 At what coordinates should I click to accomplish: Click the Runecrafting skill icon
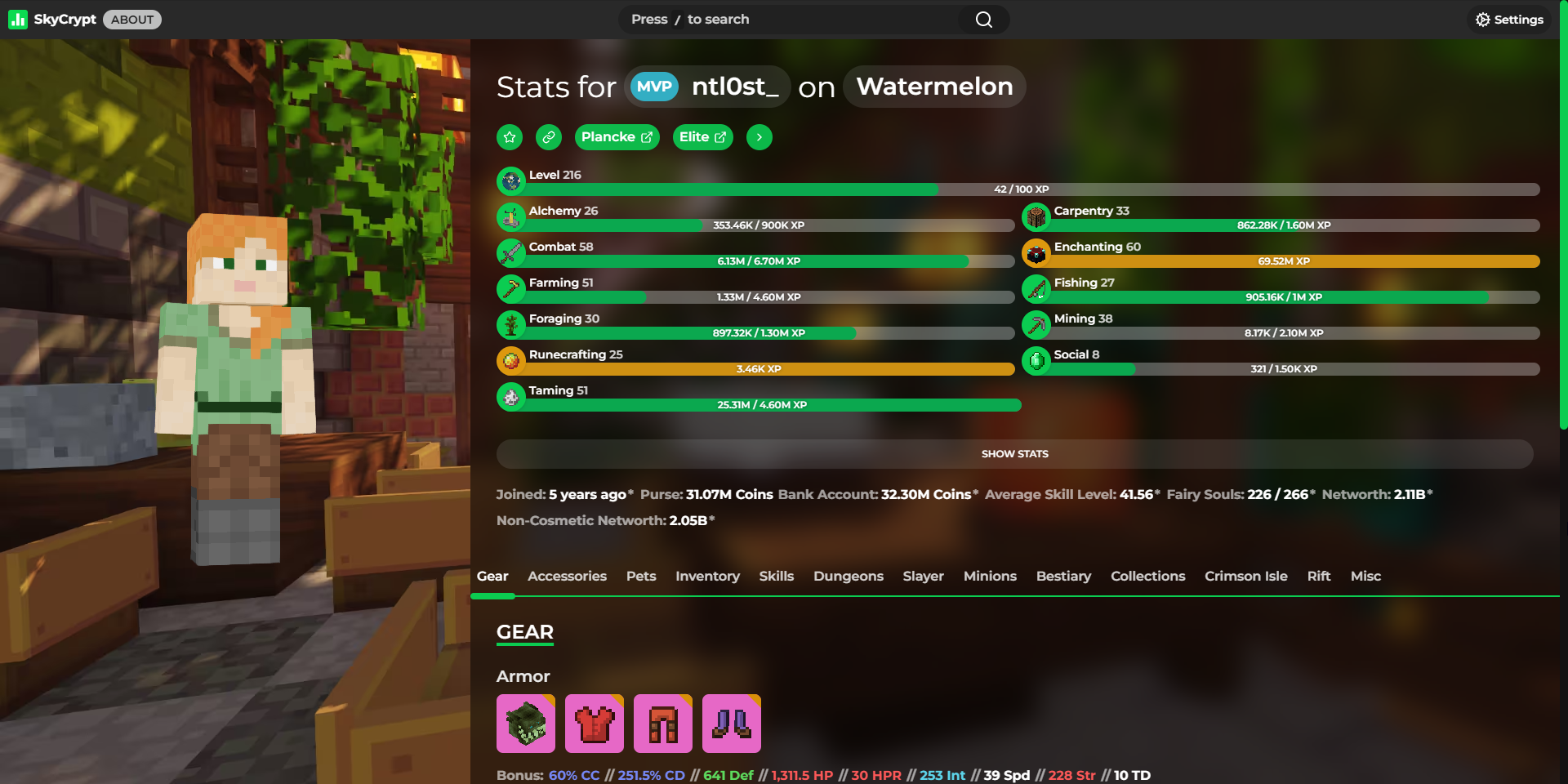pos(510,360)
